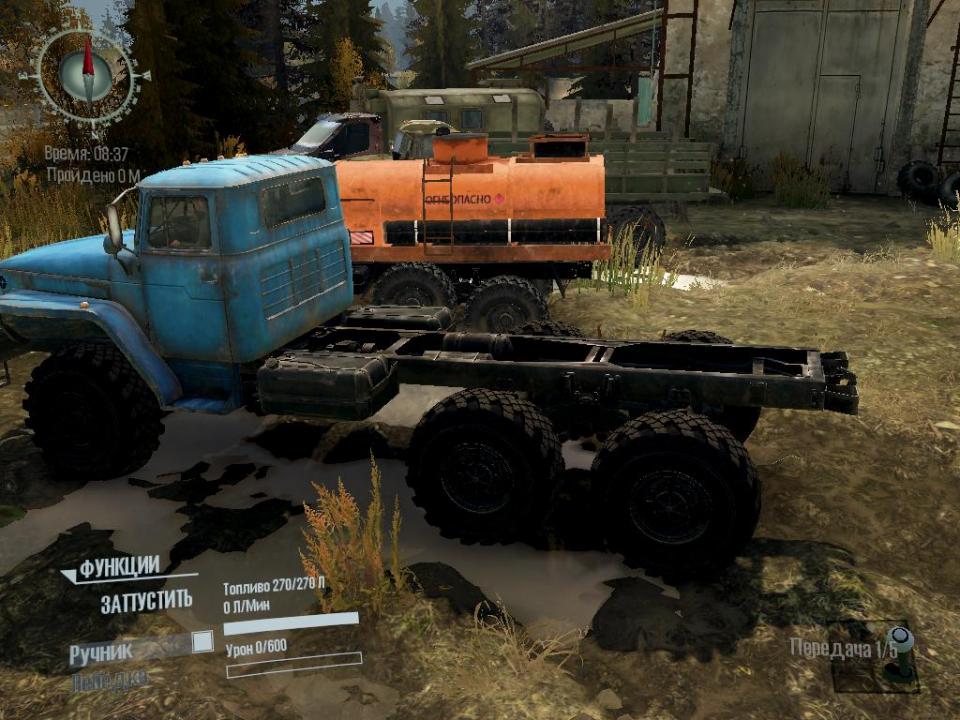This screenshot has width=960, height=720.
Task: Select the faded Лебедка winch option
Action: point(110,681)
